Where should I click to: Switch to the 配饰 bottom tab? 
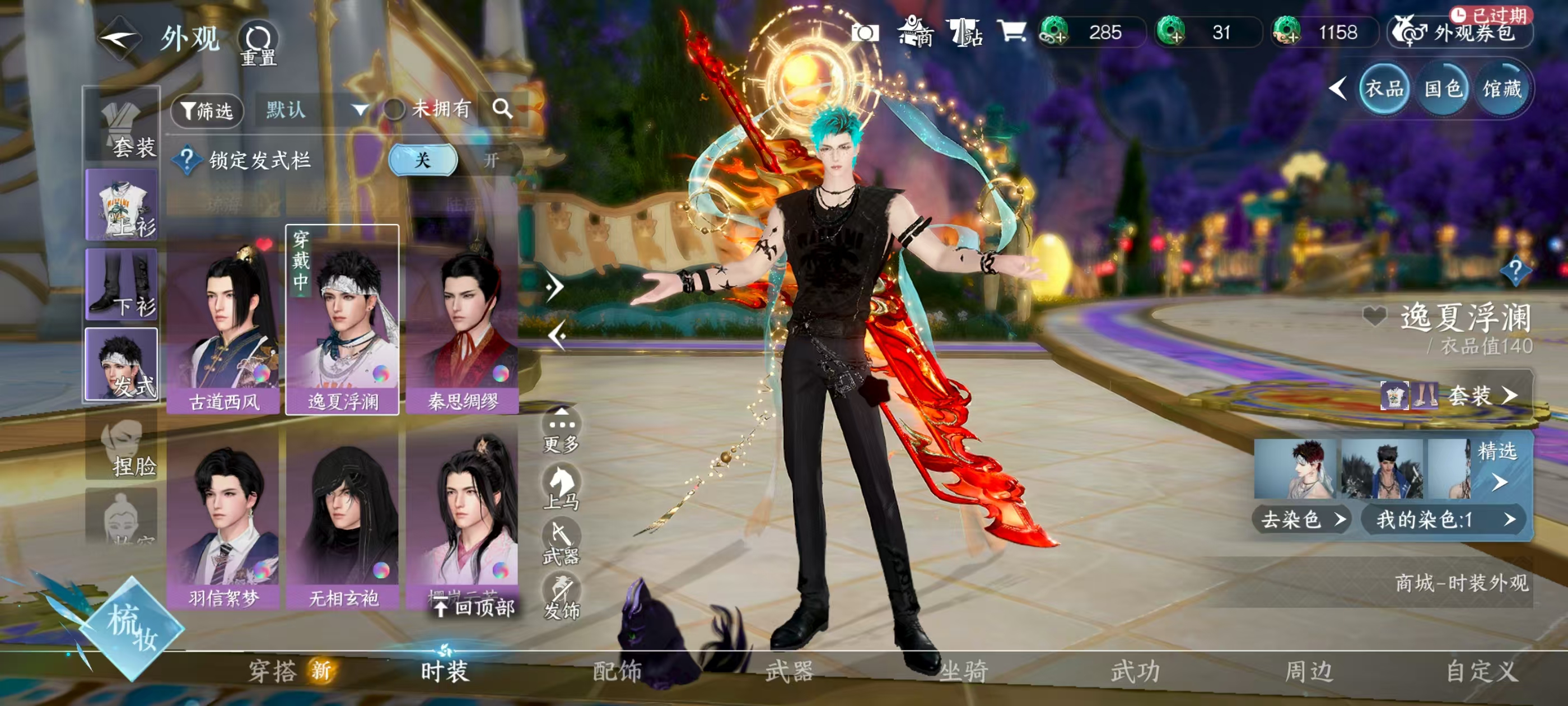(617, 671)
